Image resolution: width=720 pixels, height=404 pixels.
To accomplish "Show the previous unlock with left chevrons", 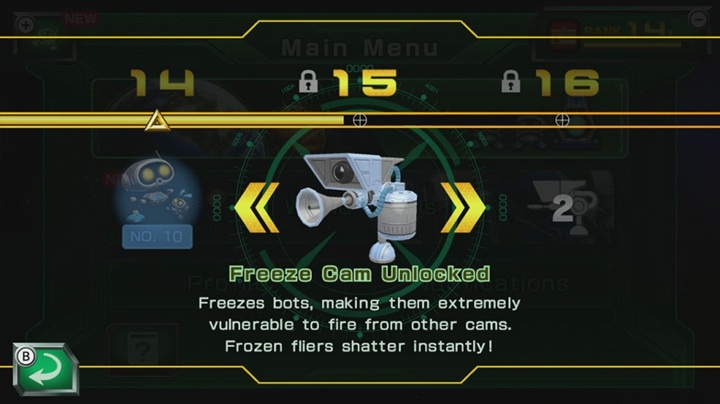I will pos(257,207).
